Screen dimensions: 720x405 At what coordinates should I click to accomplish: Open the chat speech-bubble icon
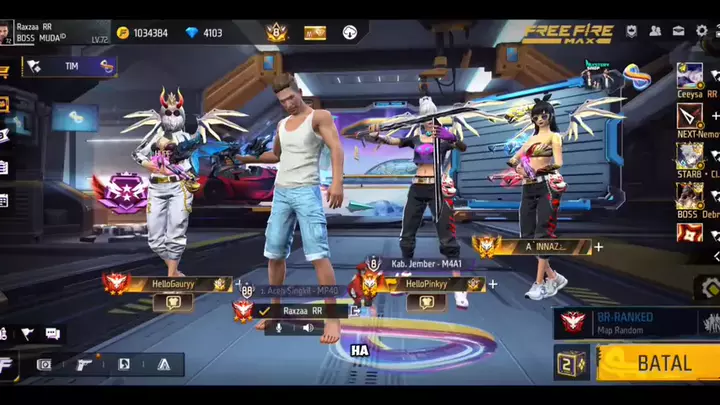click(x=52, y=333)
